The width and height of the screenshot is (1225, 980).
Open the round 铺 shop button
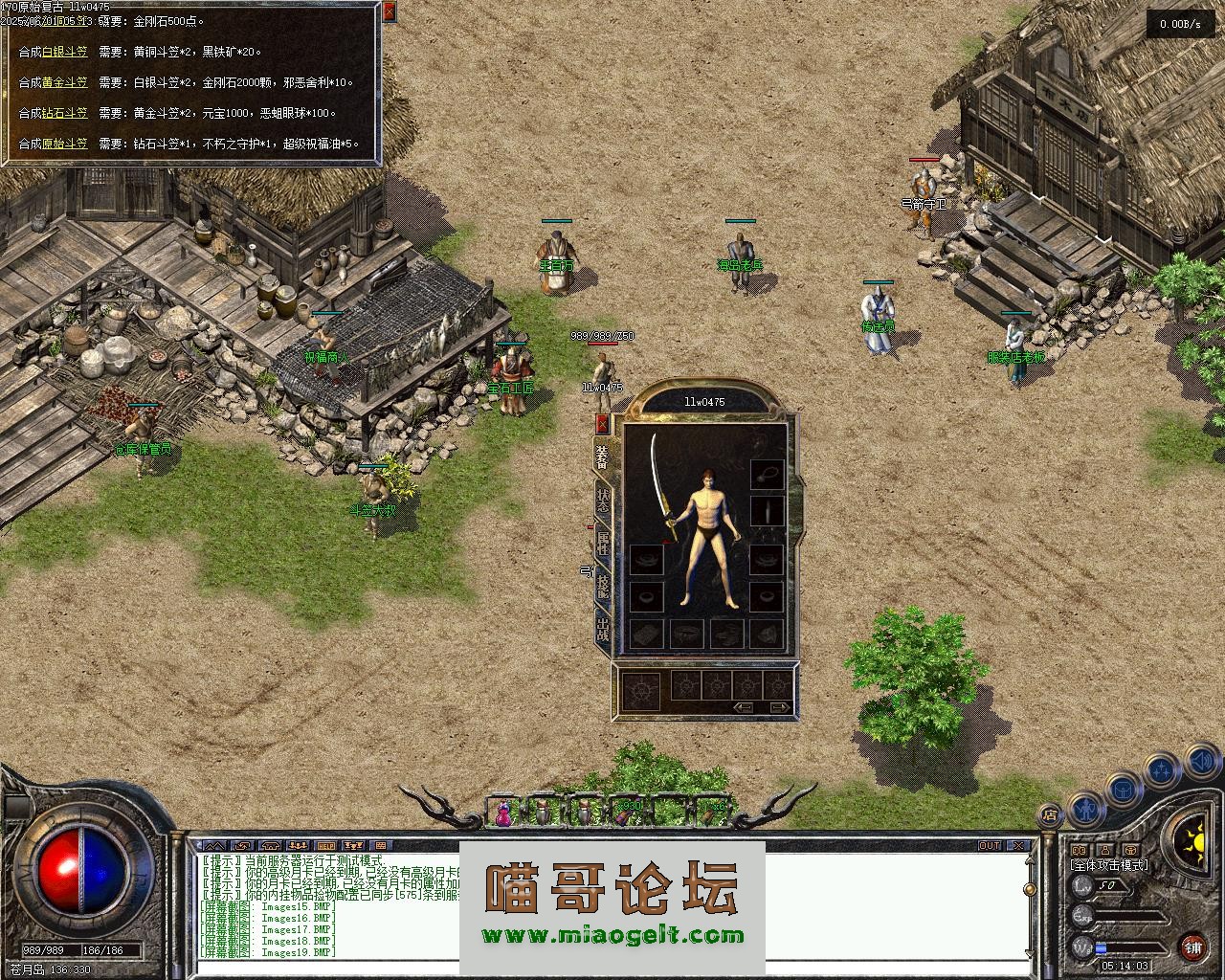coord(1192,947)
